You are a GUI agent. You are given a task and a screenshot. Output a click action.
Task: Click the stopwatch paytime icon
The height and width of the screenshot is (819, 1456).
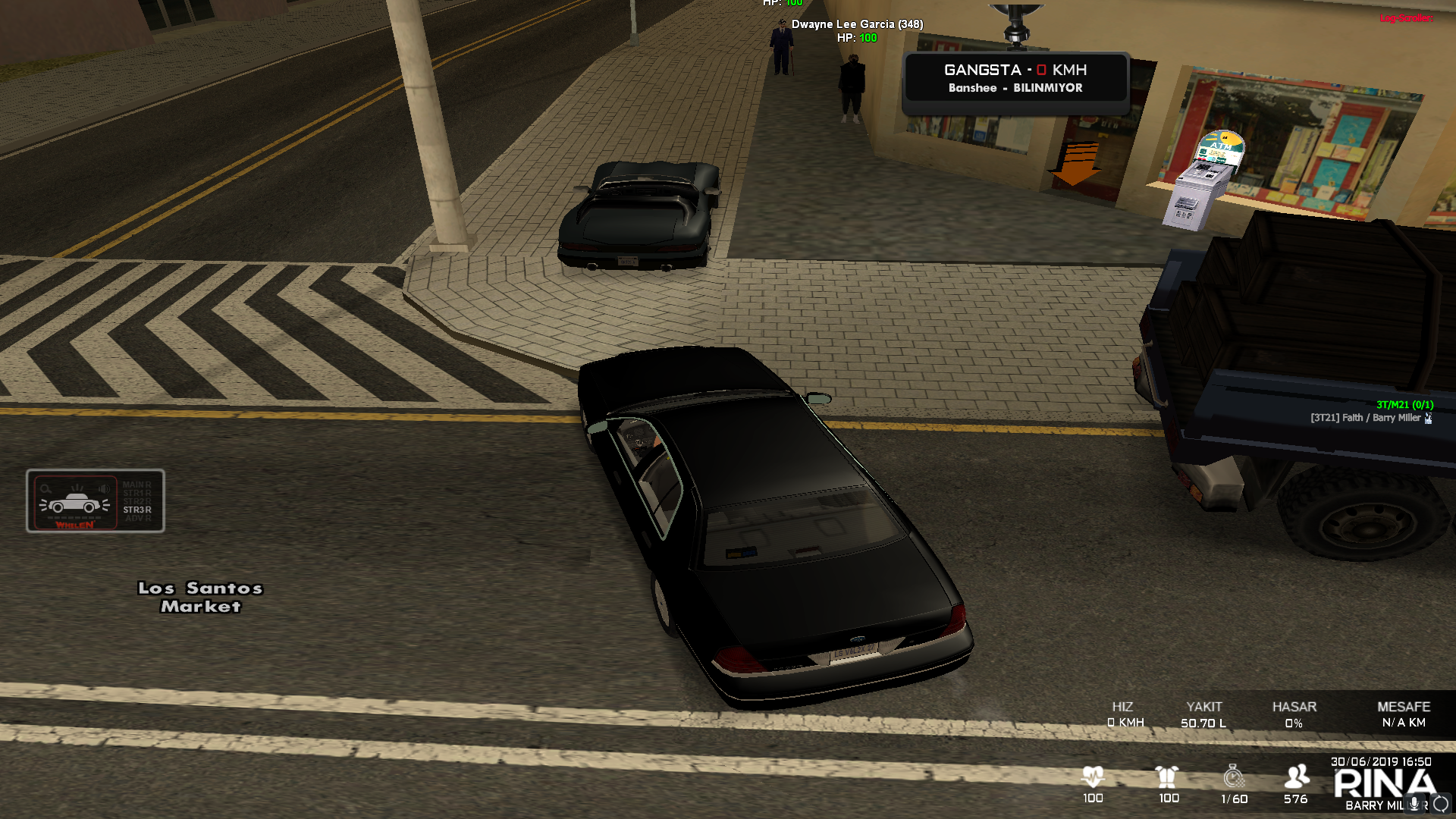point(1234,777)
